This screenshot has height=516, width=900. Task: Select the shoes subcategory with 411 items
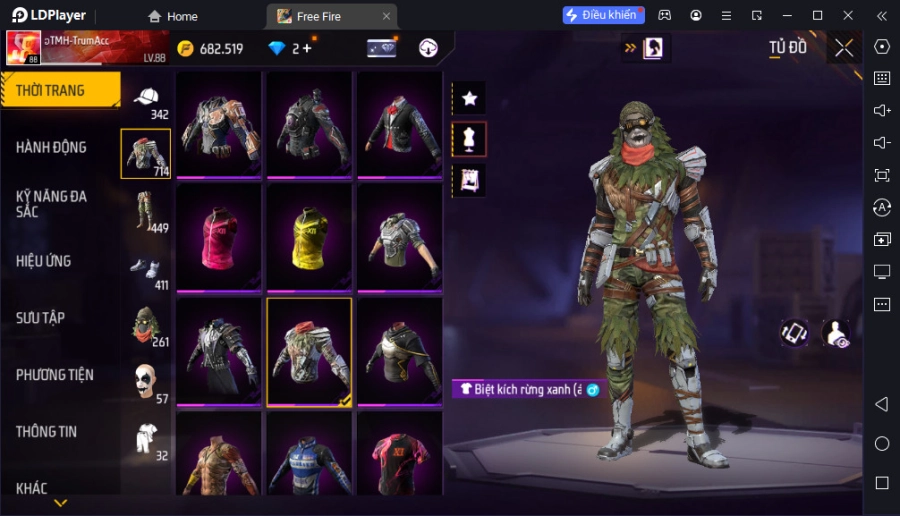tap(147, 269)
